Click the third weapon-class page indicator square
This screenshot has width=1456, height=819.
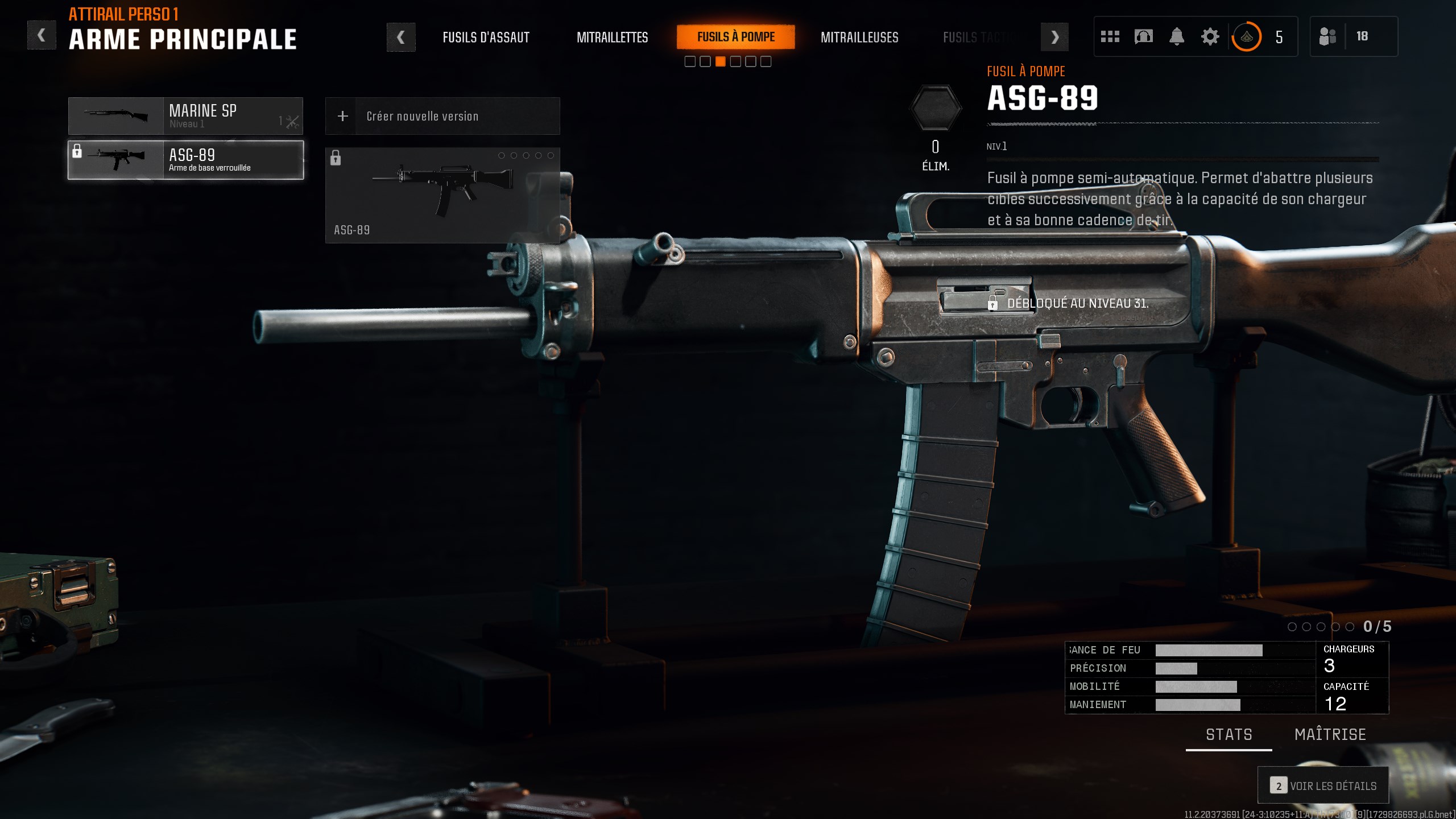tap(721, 61)
